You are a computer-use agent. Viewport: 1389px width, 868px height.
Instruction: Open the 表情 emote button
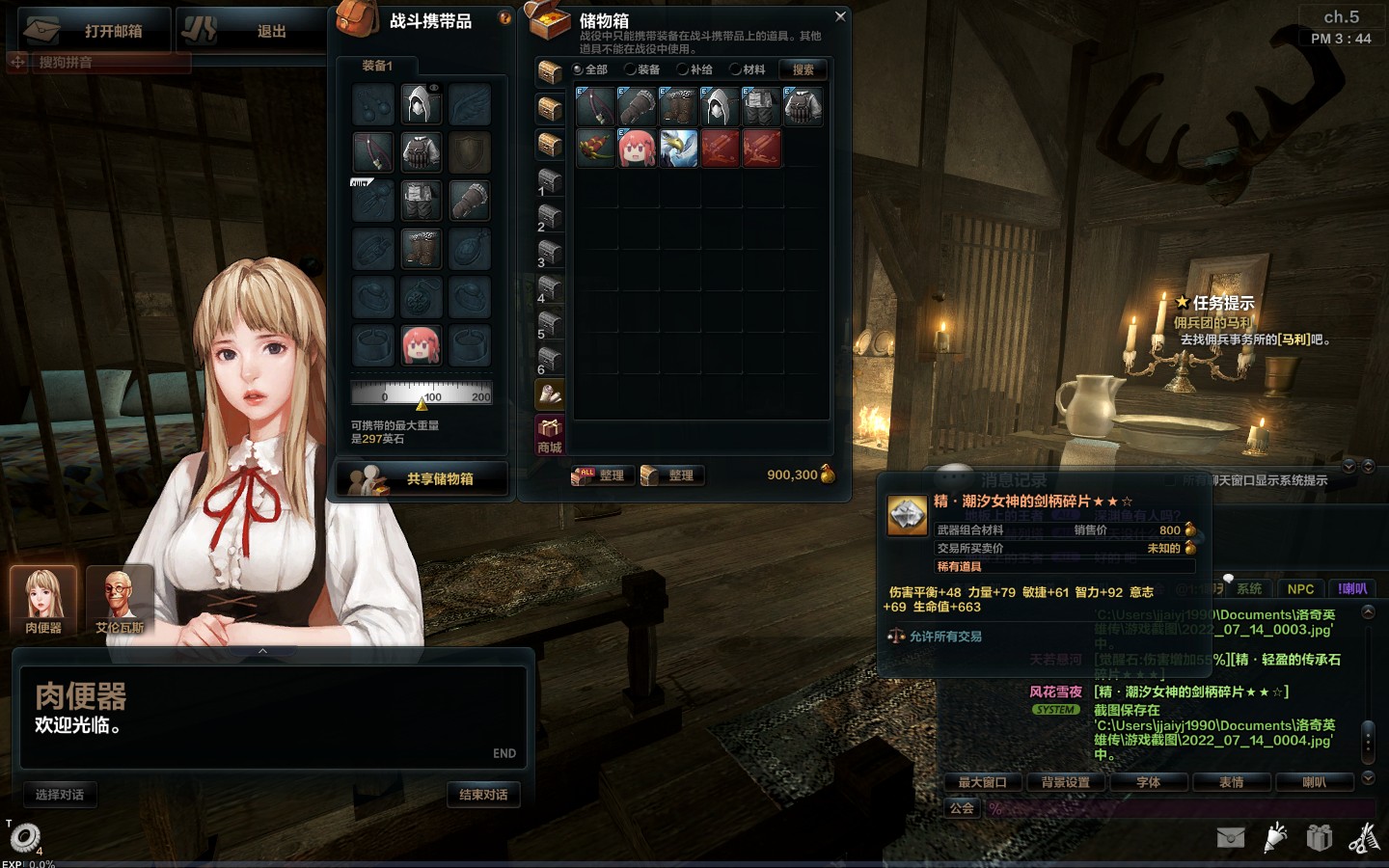pos(1231,782)
